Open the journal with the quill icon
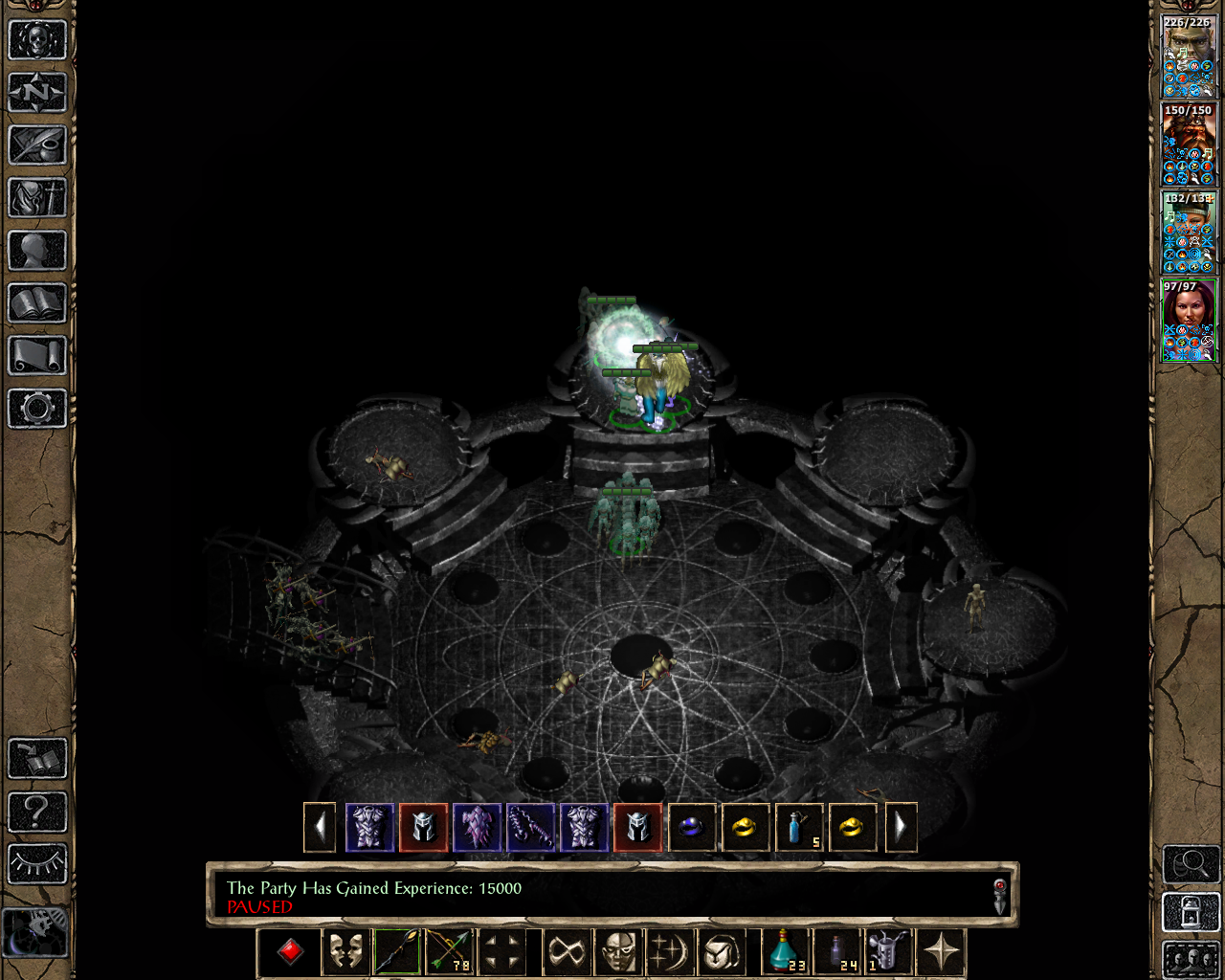 pos(36,145)
